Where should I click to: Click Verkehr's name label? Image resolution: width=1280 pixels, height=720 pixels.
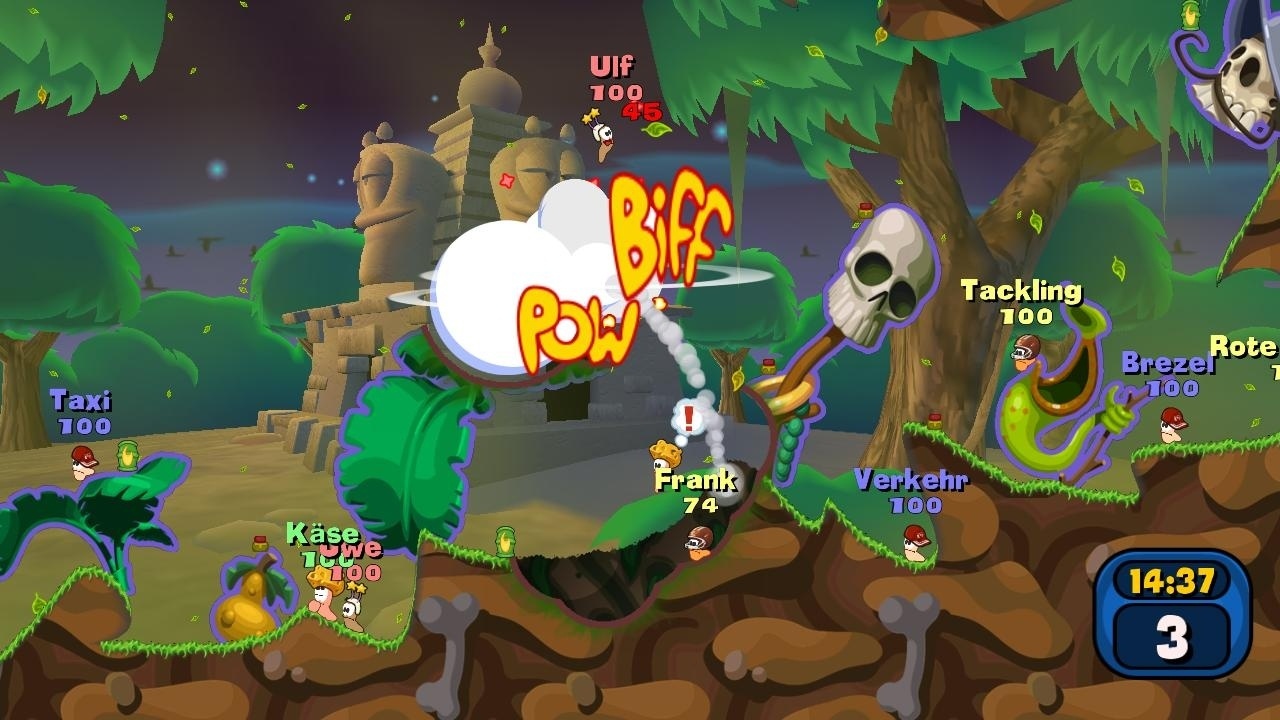[x=911, y=482]
